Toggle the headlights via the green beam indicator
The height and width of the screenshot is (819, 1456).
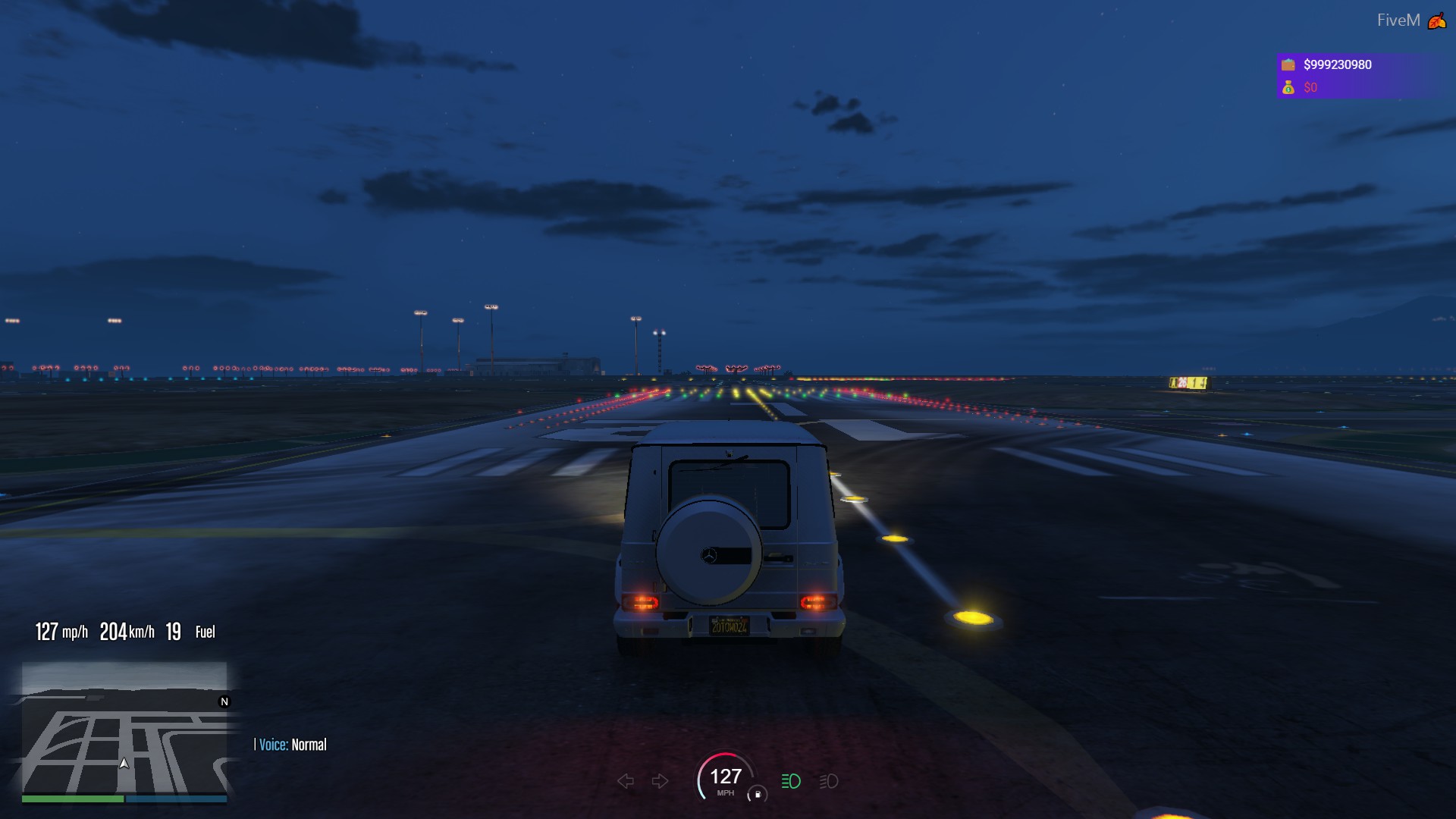pos(789,780)
